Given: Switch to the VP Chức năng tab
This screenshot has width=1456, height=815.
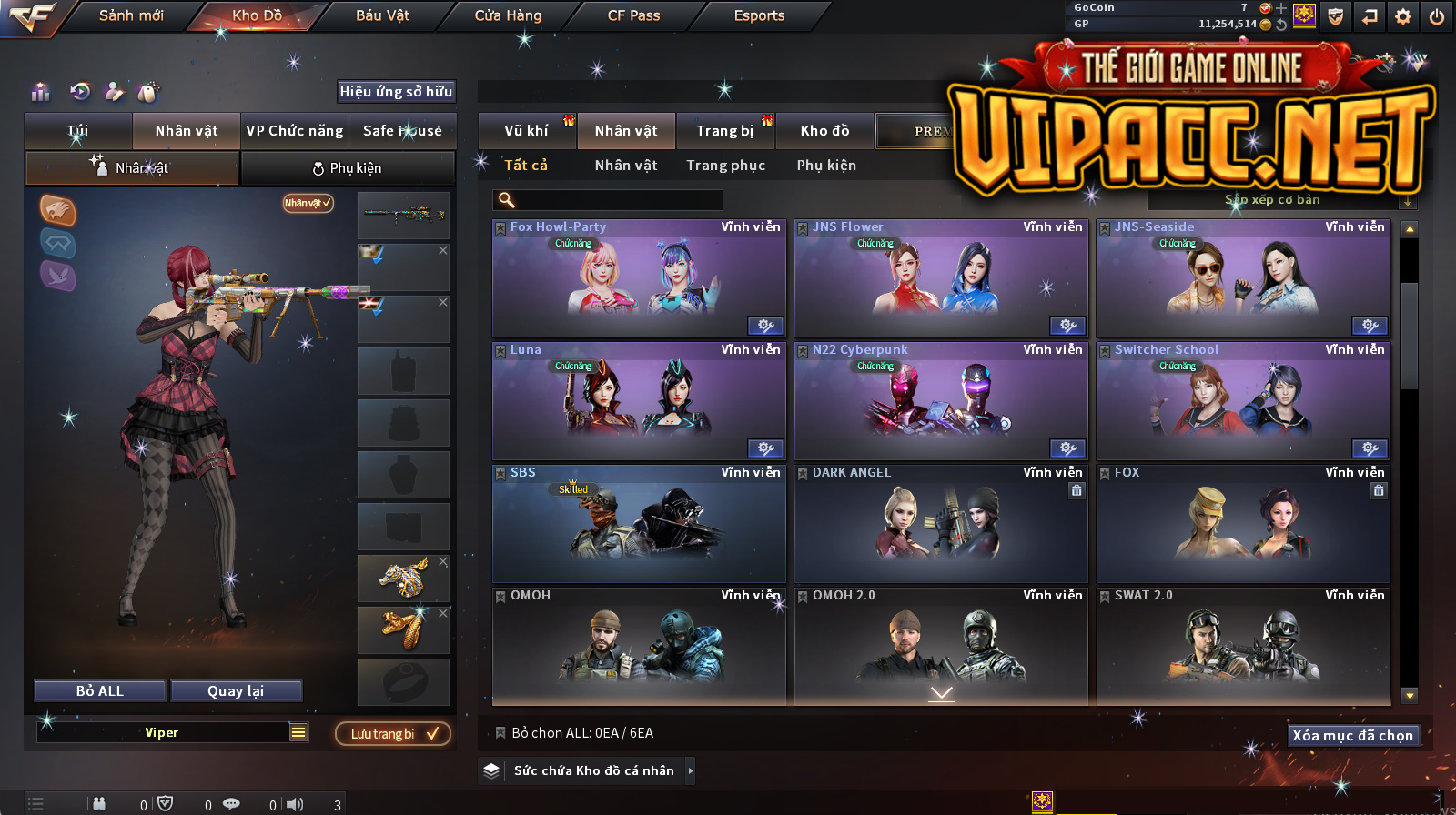Looking at the screenshot, I should tap(295, 131).
